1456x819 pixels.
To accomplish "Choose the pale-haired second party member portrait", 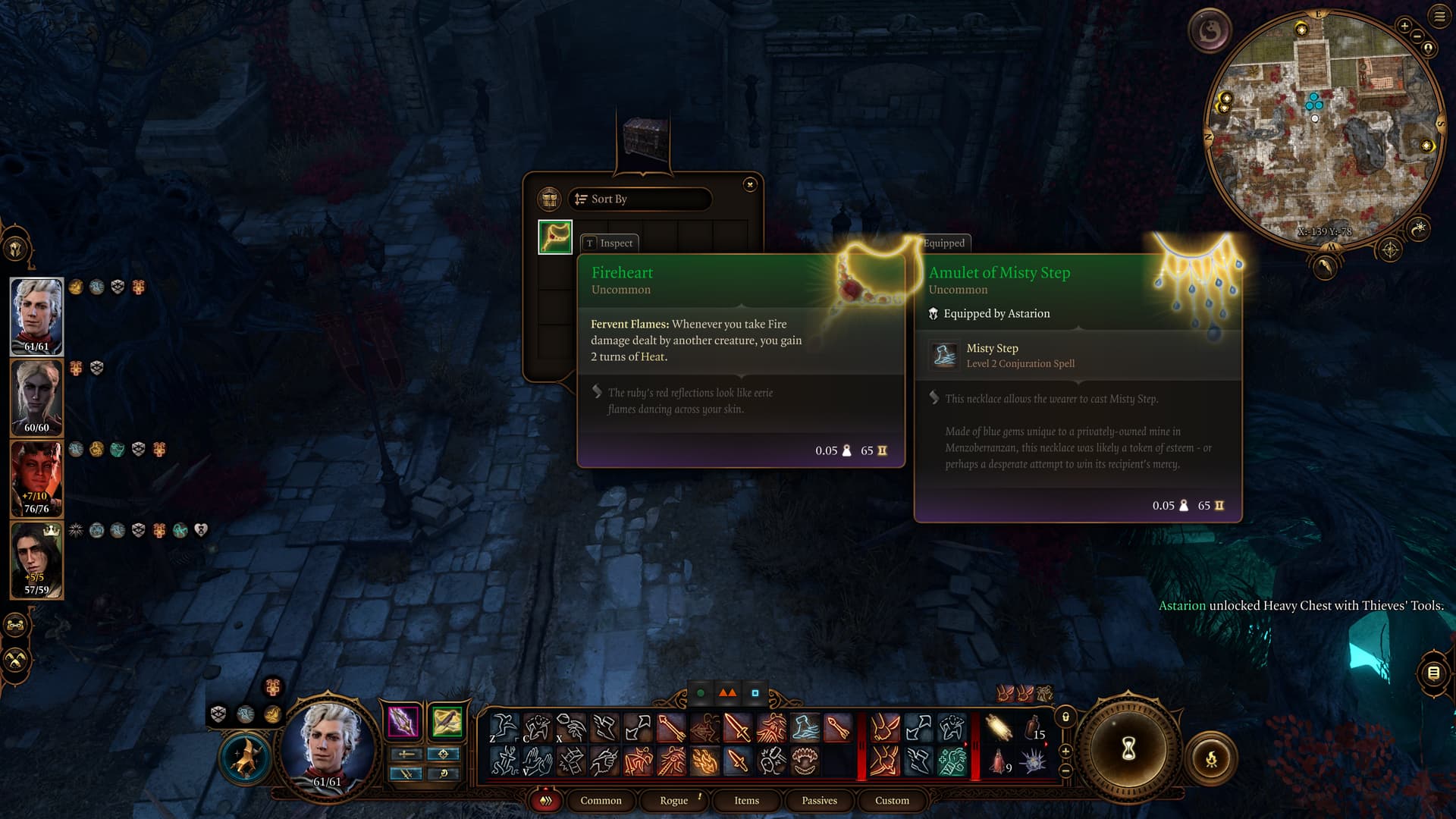I will [36, 397].
